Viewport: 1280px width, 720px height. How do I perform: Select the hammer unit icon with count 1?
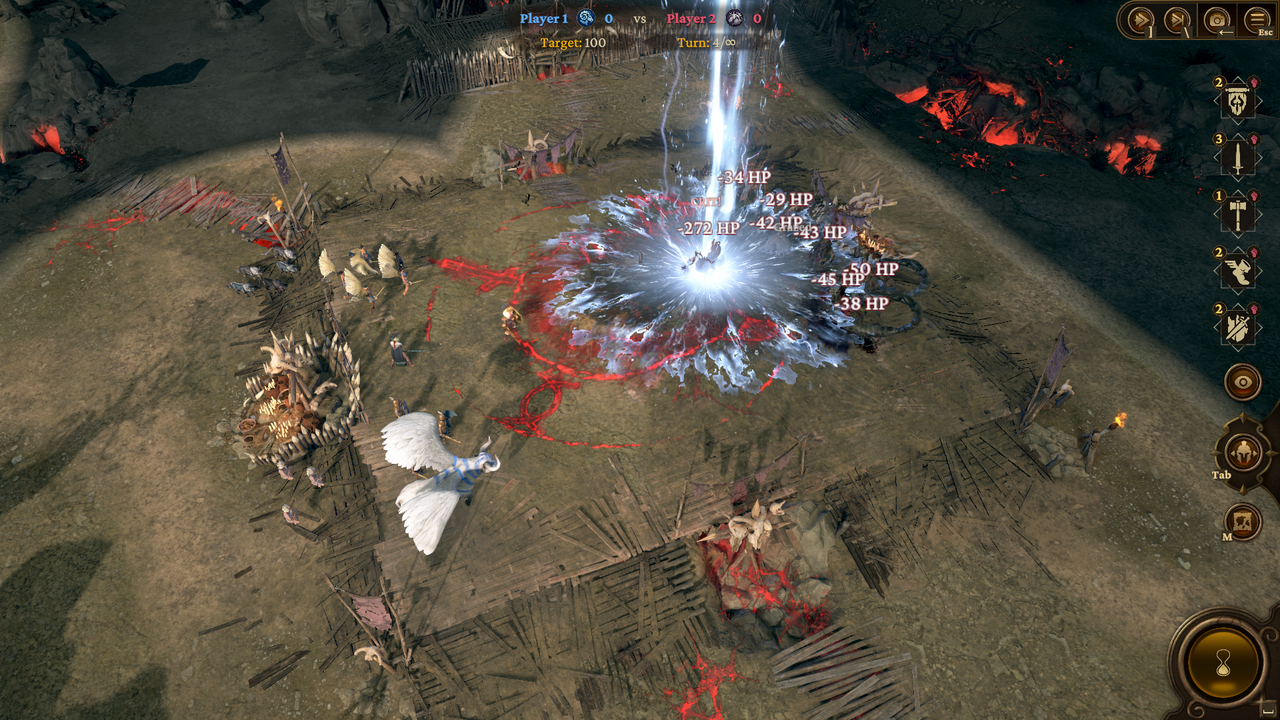pos(1237,211)
